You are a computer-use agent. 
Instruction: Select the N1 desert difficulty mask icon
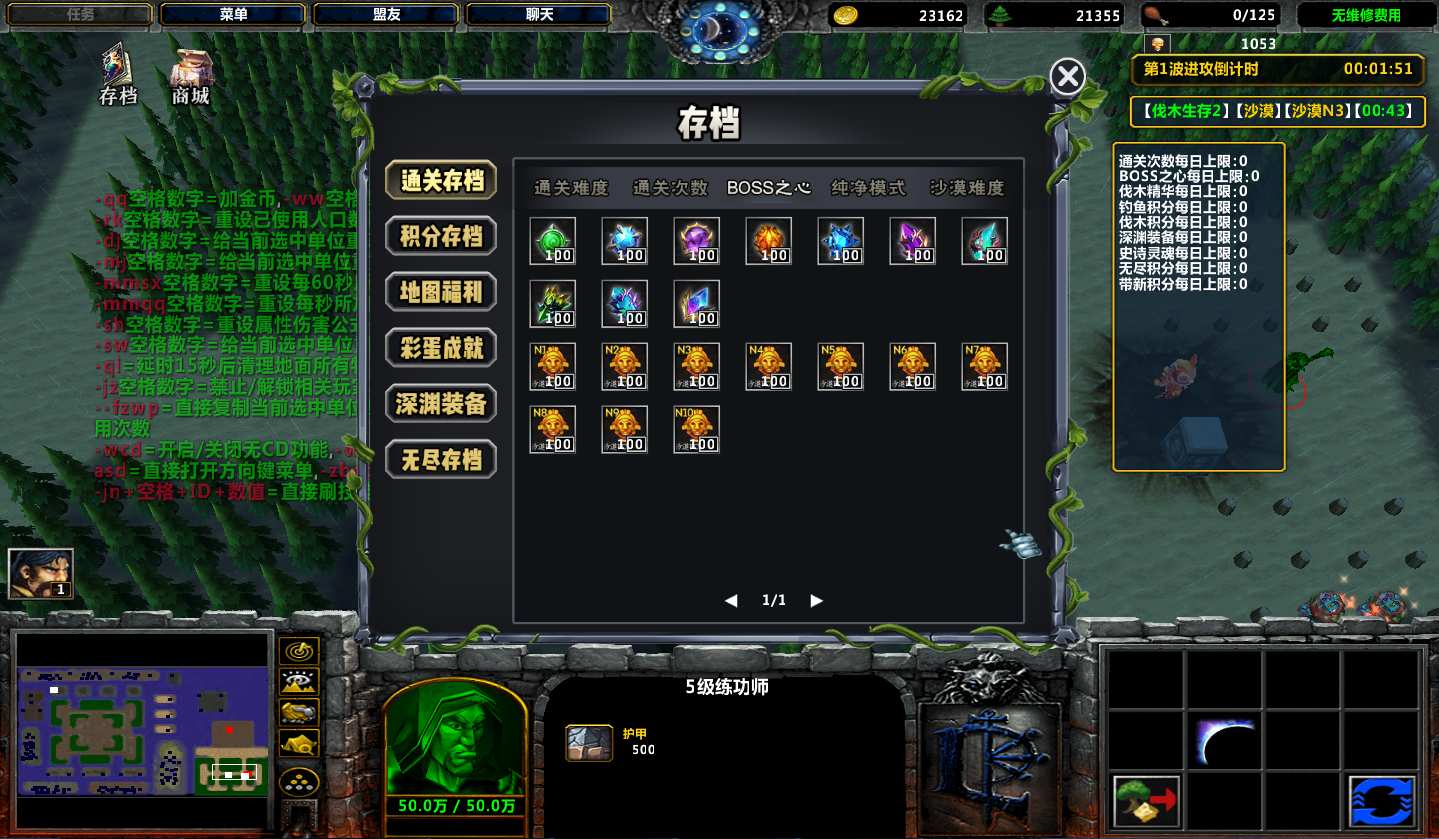[552, 366]
